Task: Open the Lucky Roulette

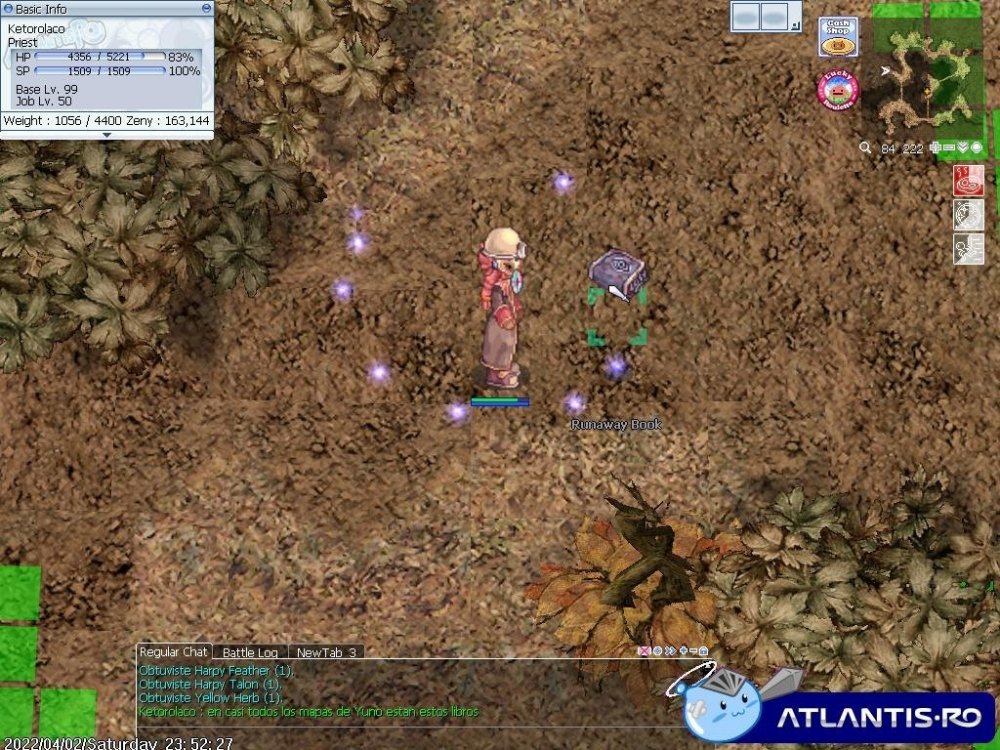Action: point(837,91)
